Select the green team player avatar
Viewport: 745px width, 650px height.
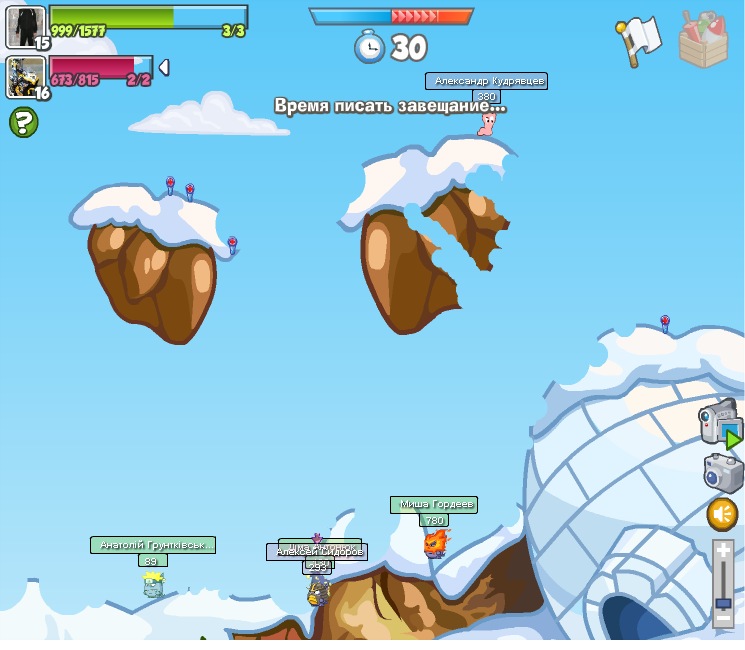[25, 26]
